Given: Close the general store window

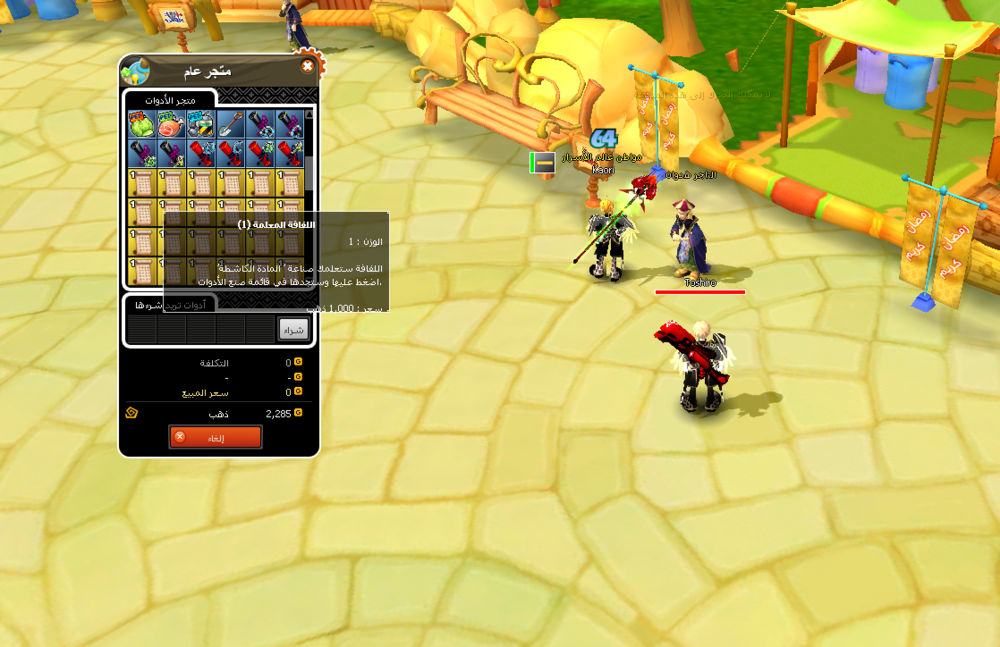Looking at the screenshot, I should pos(307,67).
